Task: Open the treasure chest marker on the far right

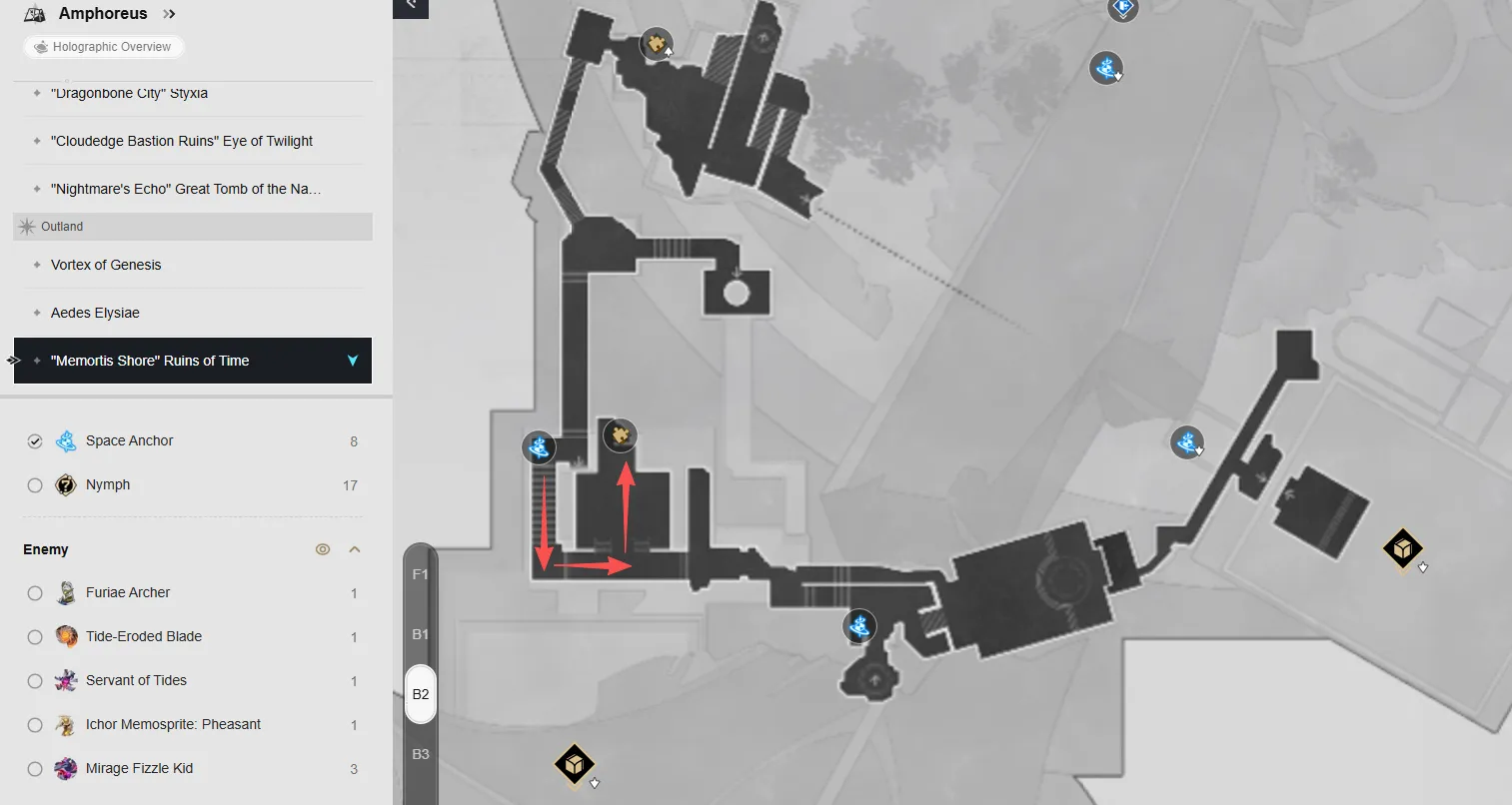Action: coord(1403,548)
